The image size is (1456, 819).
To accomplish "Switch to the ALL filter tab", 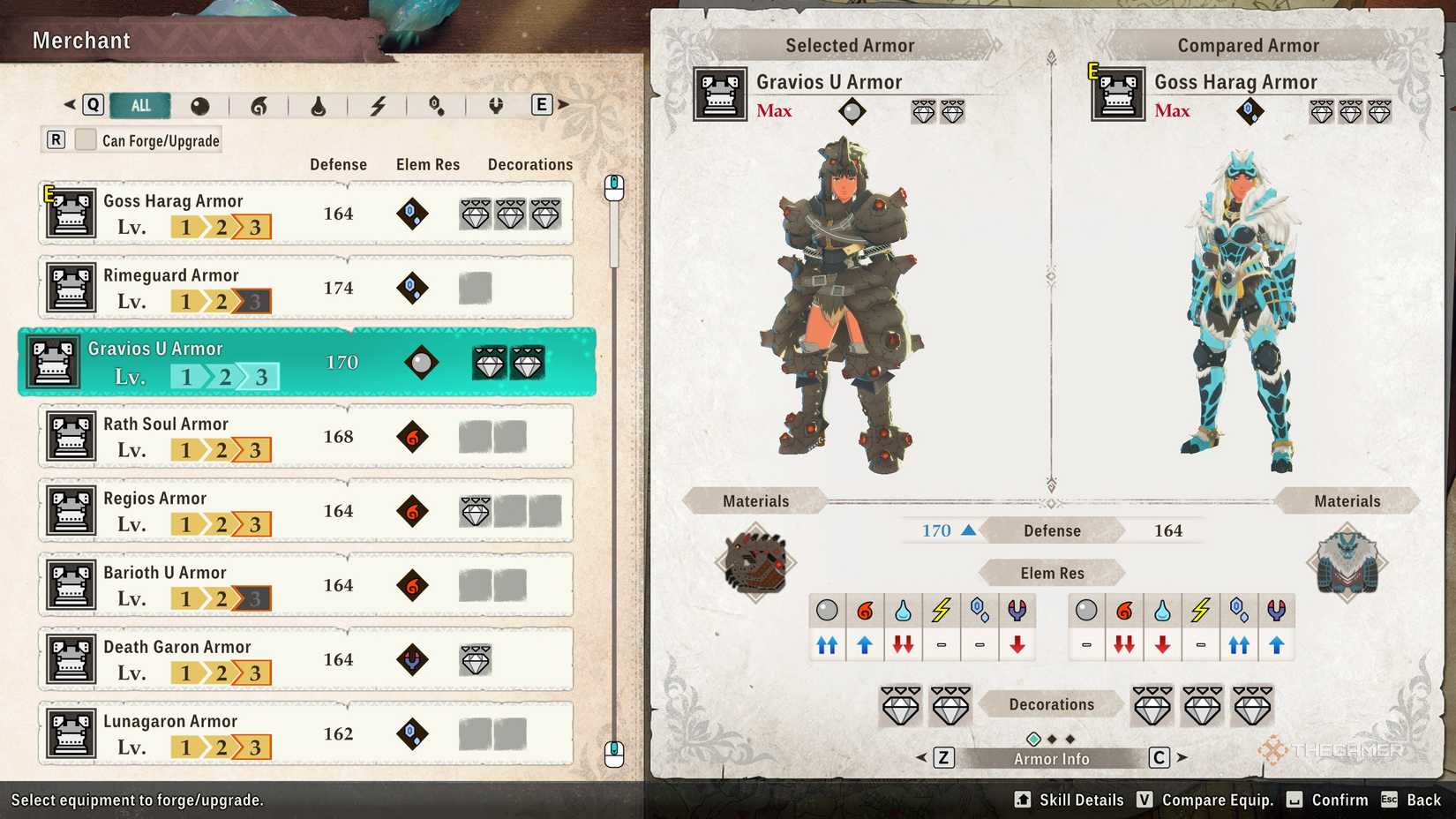I will 139,105.
